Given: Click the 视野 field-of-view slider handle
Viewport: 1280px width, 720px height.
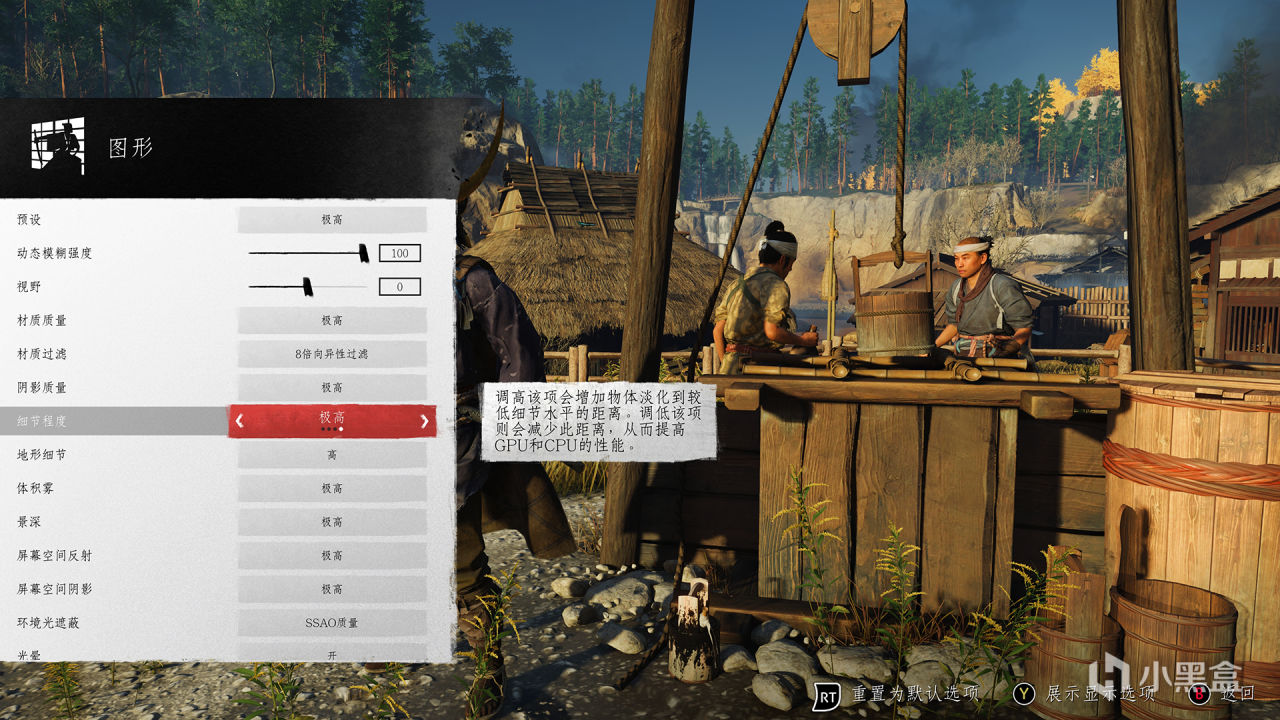Looking at the screenshot, I should pos(307,286).
